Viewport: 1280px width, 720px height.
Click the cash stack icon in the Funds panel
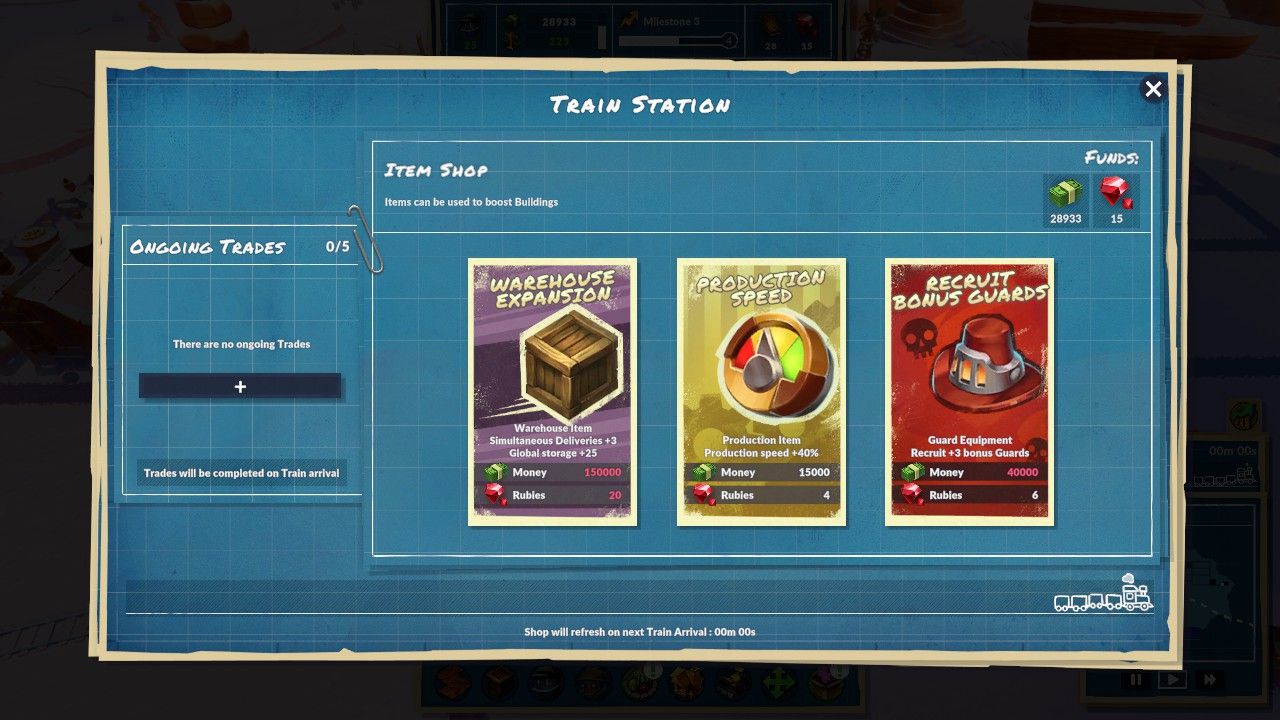[1066, 192]
